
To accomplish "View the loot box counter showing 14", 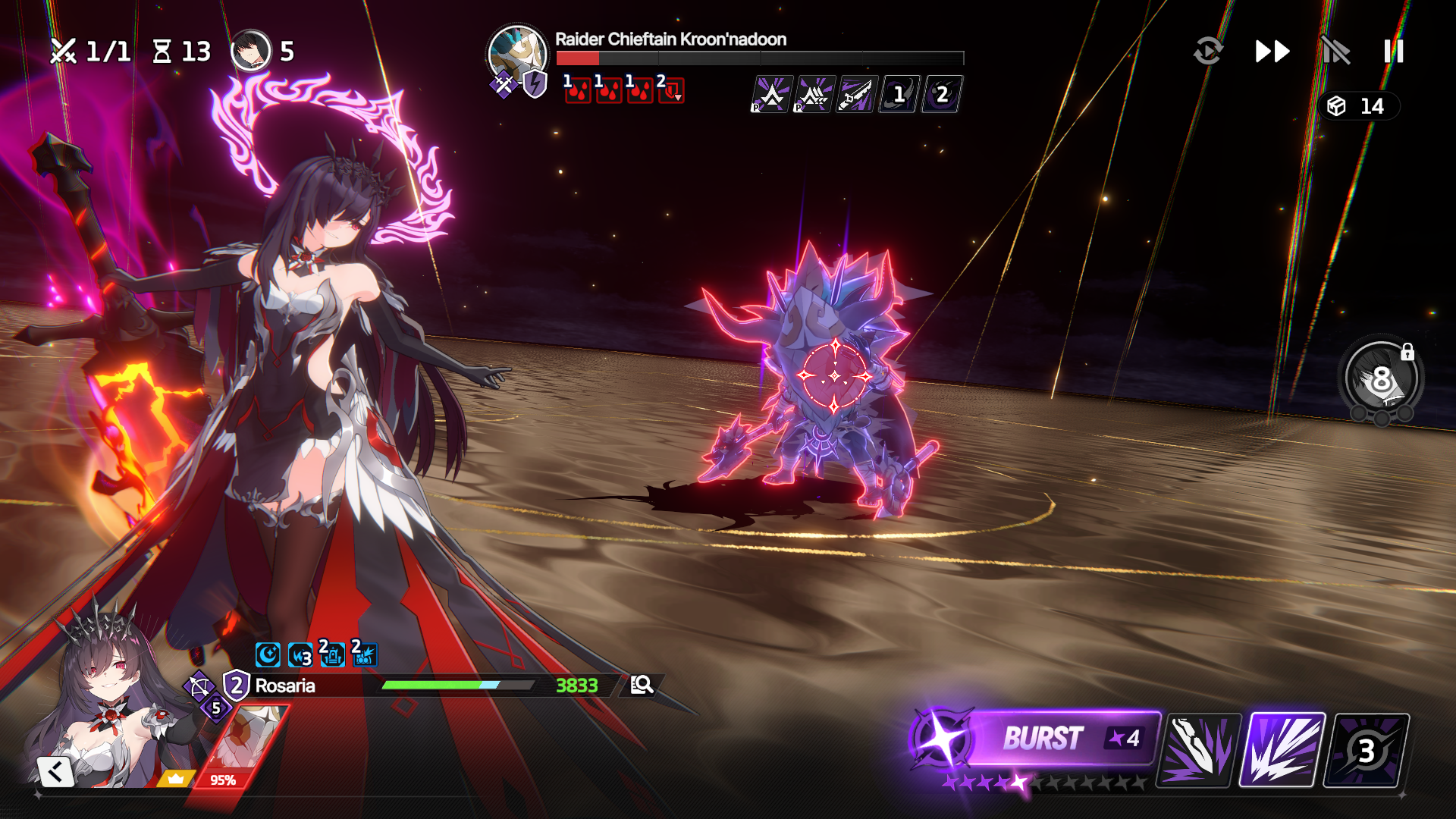I will [1359, 106].
